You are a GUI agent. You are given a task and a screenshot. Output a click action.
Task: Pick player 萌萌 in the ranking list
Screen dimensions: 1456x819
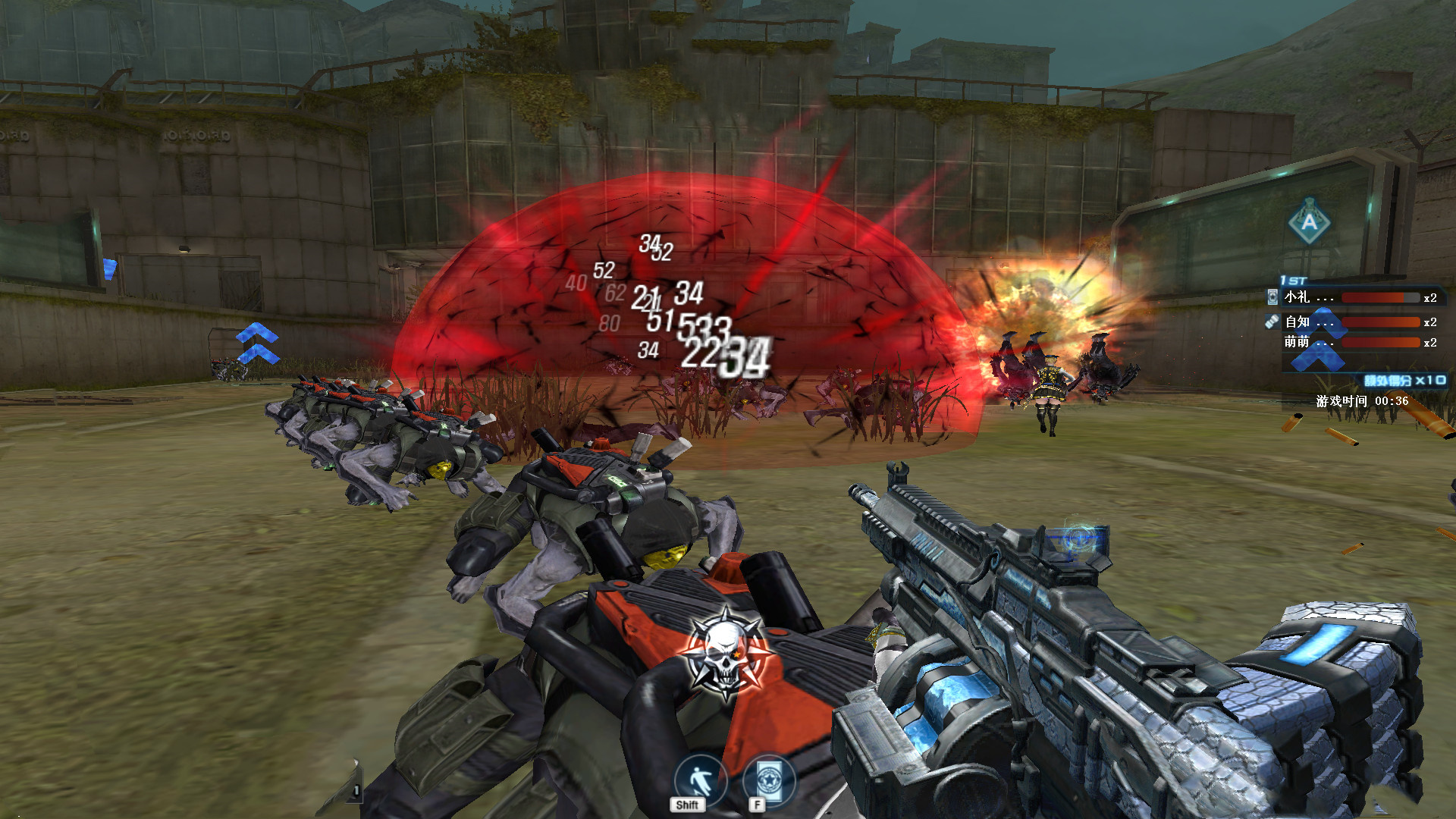coord(1298,342)
